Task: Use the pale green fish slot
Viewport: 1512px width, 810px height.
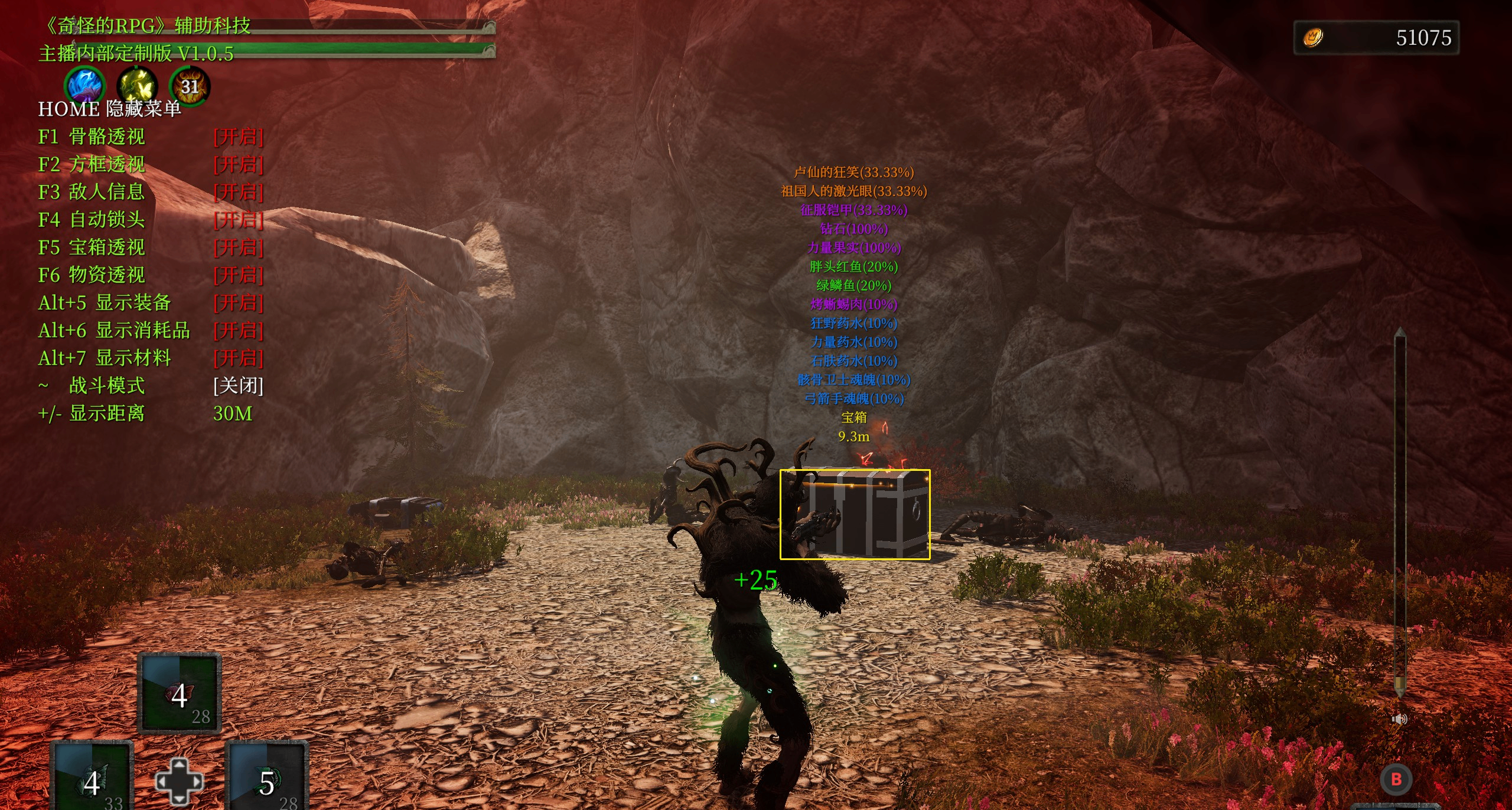Action: pos(92,779)
